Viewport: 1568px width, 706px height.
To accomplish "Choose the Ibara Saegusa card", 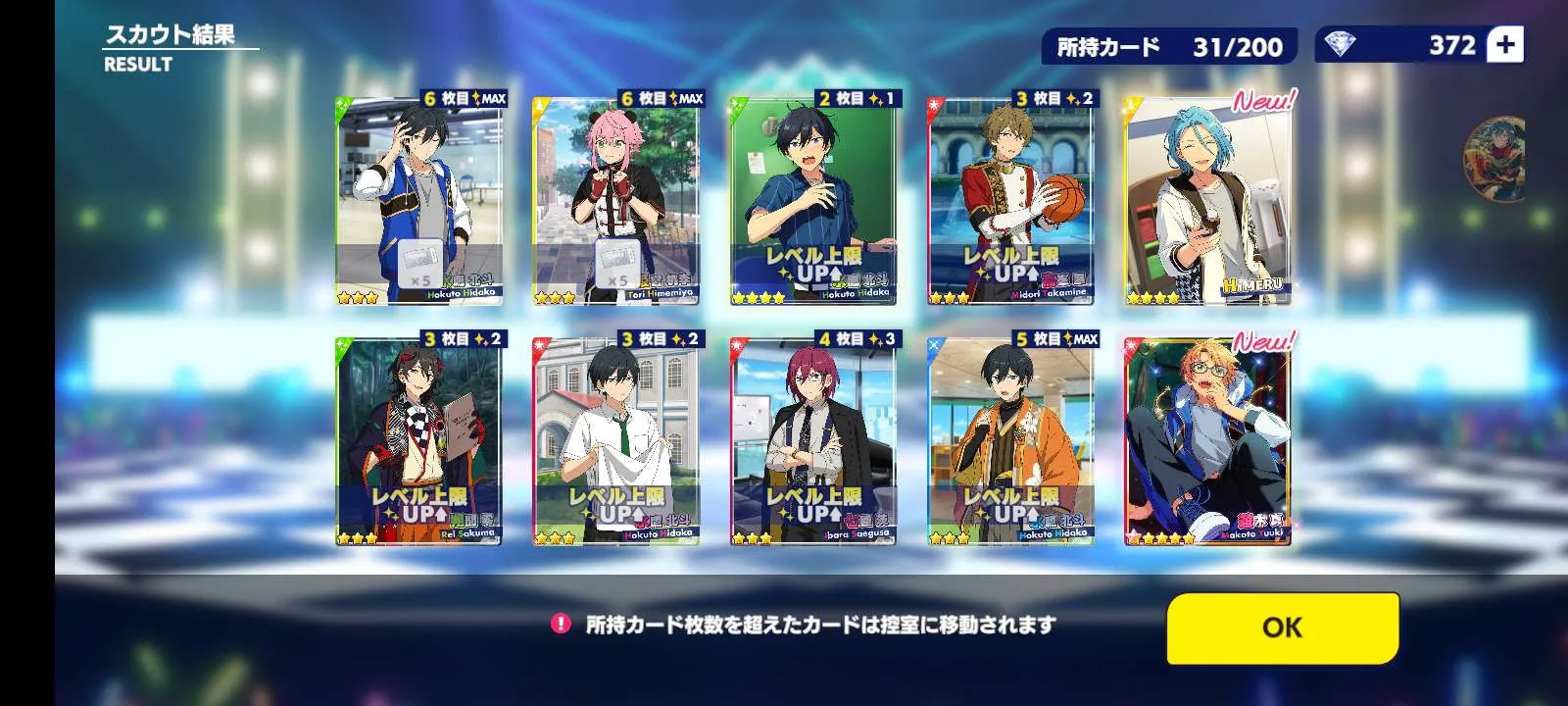I will [x=813, y=441].
